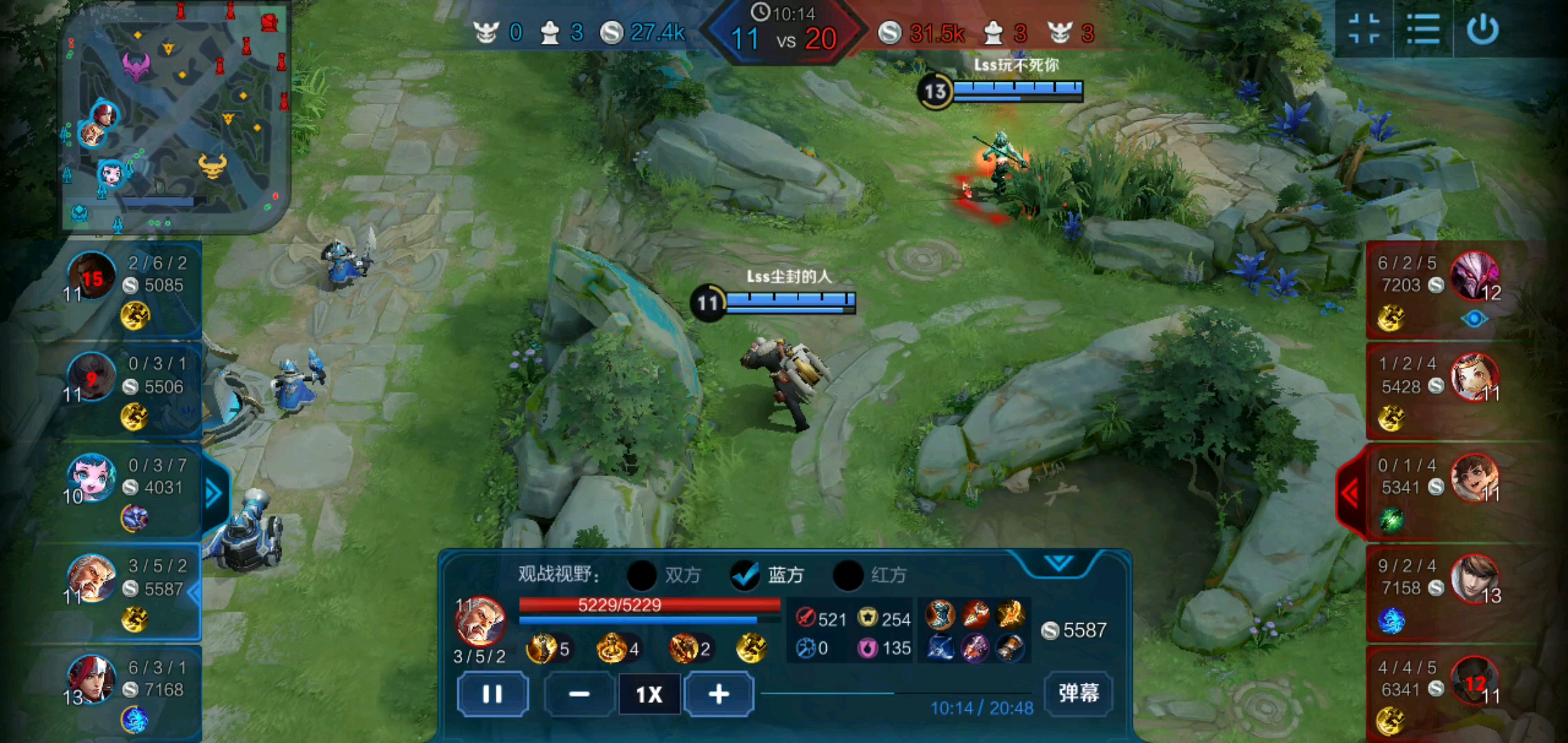Pause the replay playback
1568x743 pixels.
[x=492, y=693]
